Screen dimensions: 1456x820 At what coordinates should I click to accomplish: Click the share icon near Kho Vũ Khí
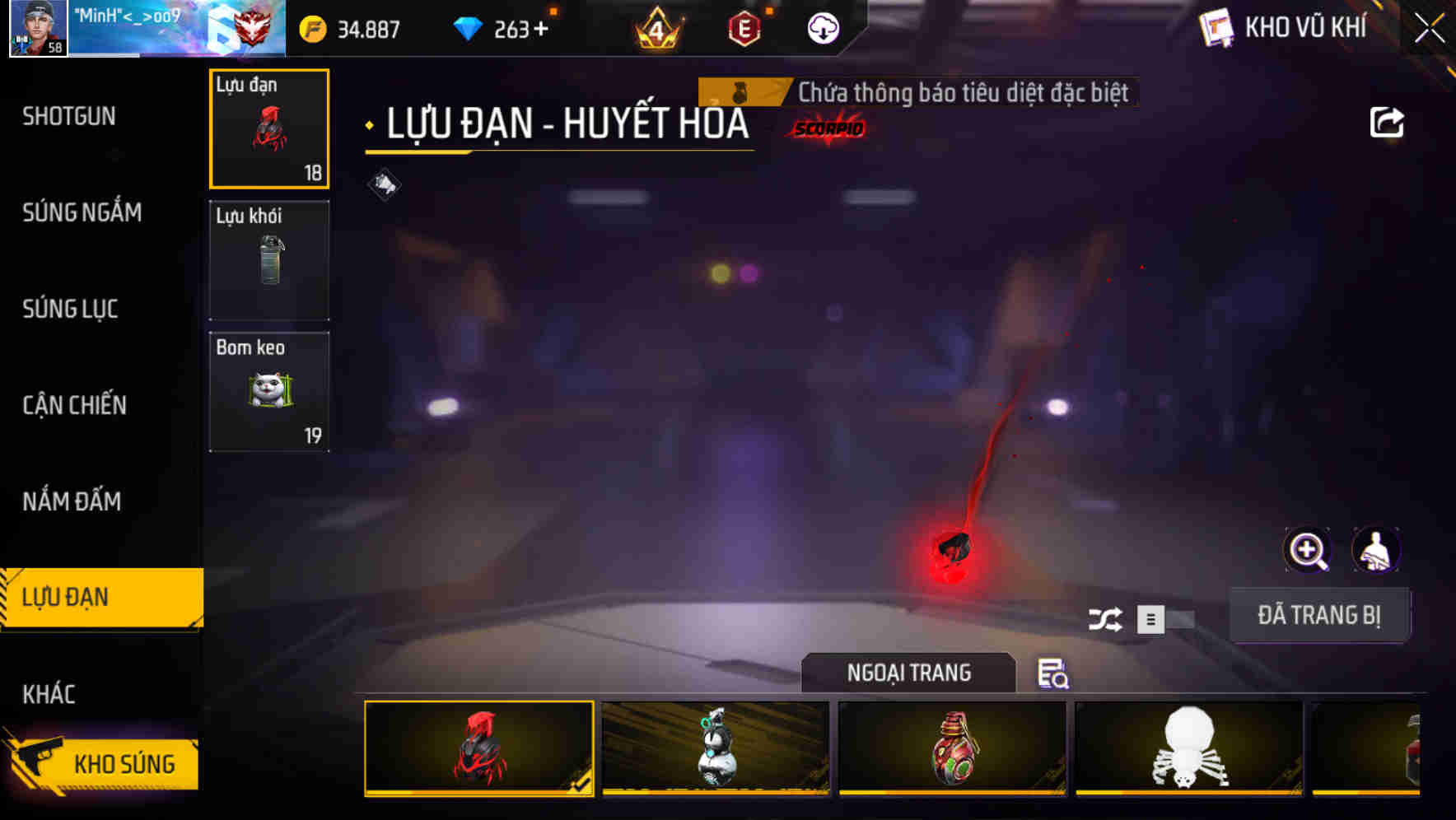tap(1388, 122)
